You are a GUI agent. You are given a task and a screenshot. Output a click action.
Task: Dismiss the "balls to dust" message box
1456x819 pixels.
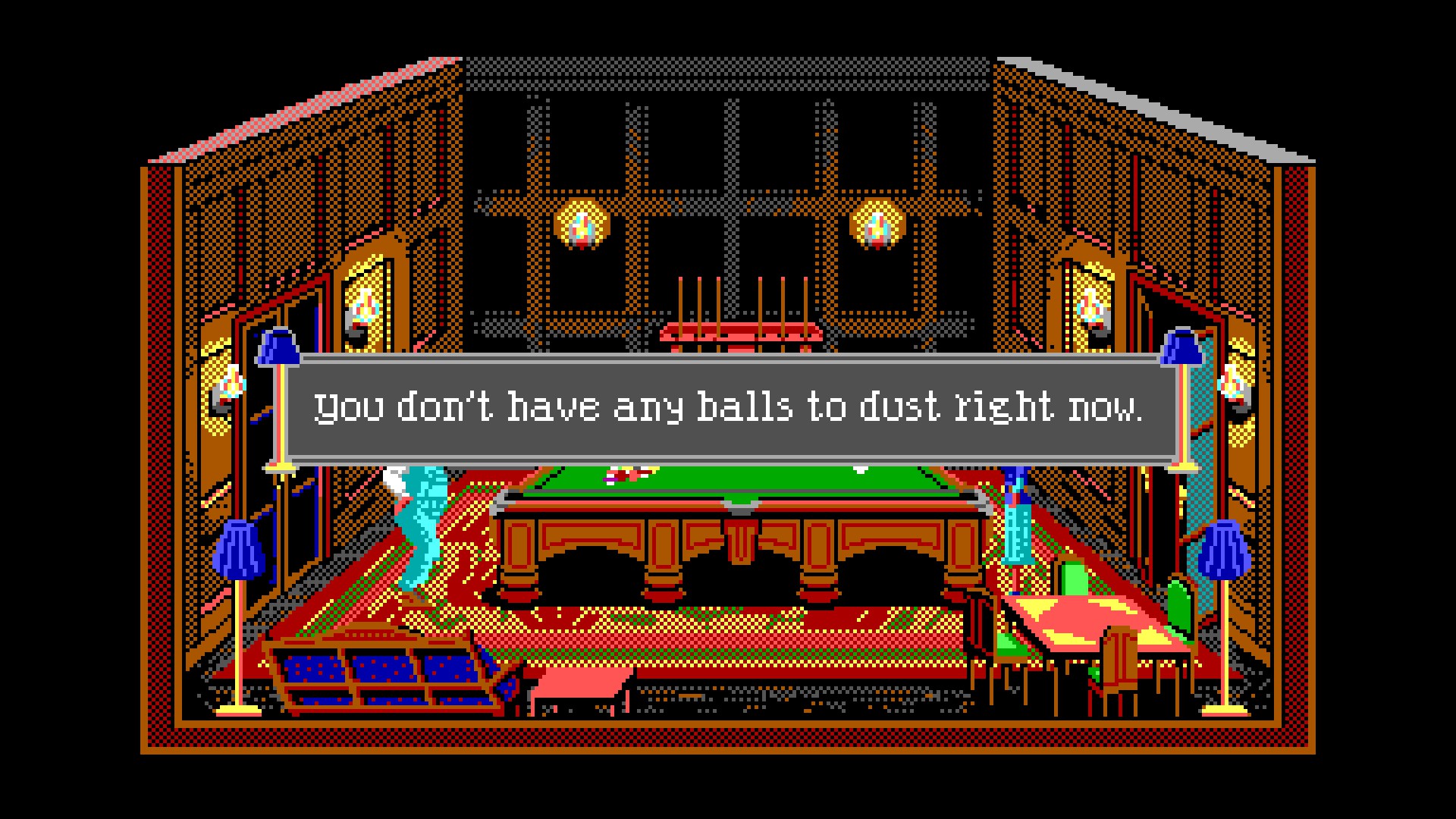726,409
